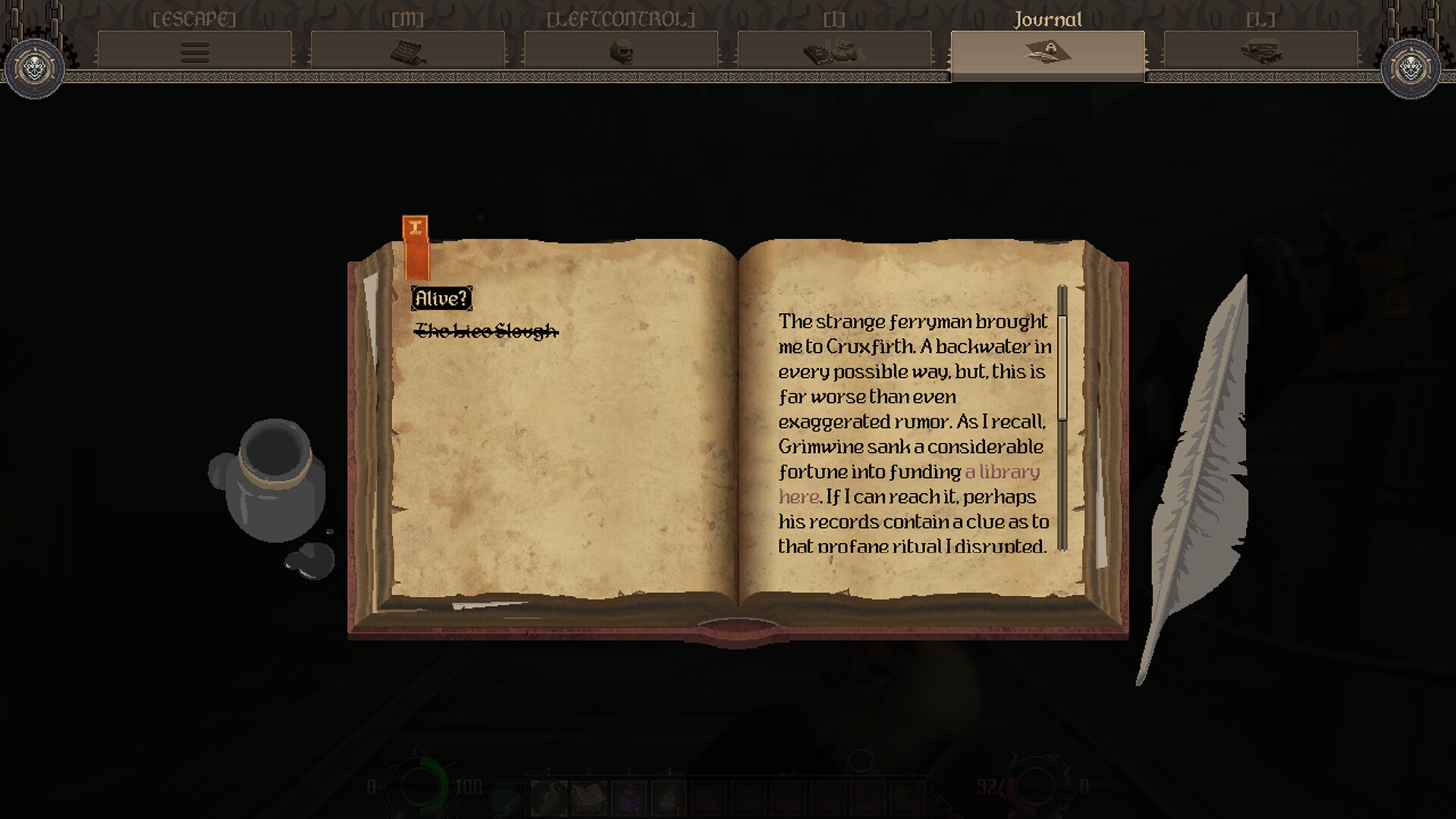This screenshot has height=819, width=1456.
Task: Click the orange bookmark ribbon on the journal
Action: coord(416,243)
